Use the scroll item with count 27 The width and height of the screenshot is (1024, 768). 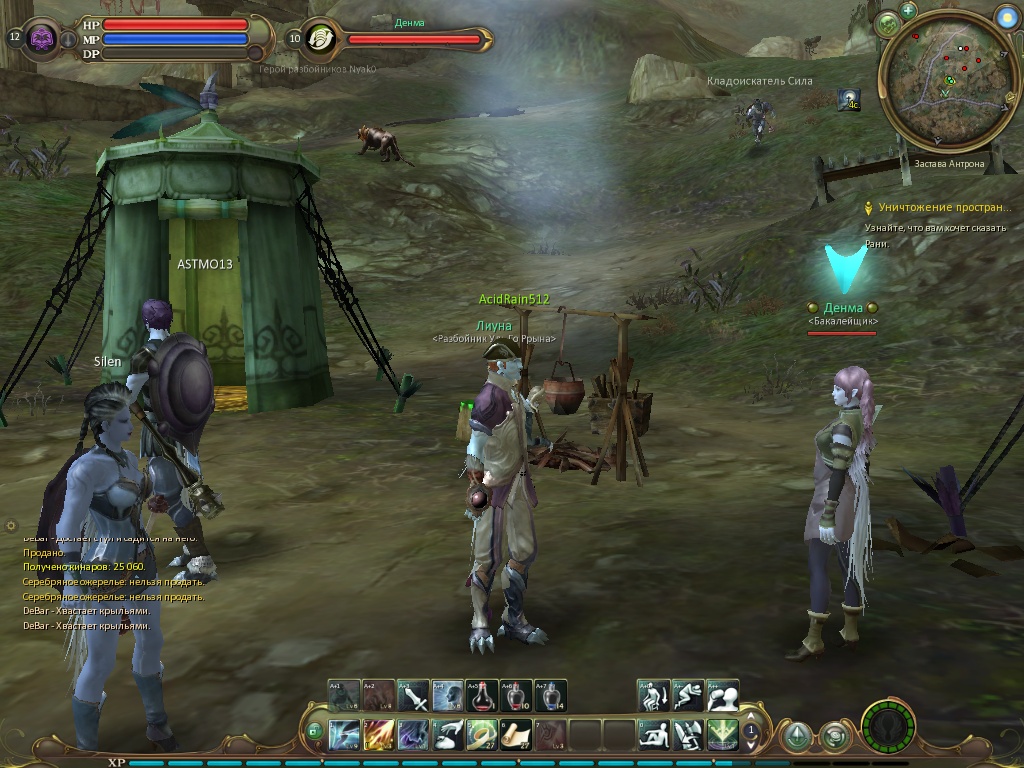pyautogui.click(x=516, y=735)
